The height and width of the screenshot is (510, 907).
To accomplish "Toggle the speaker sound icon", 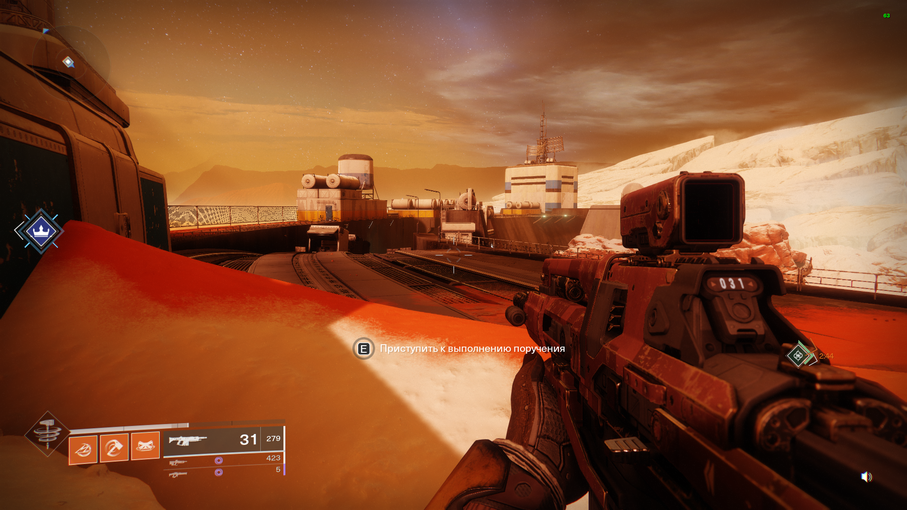I will tap(866, 477).
